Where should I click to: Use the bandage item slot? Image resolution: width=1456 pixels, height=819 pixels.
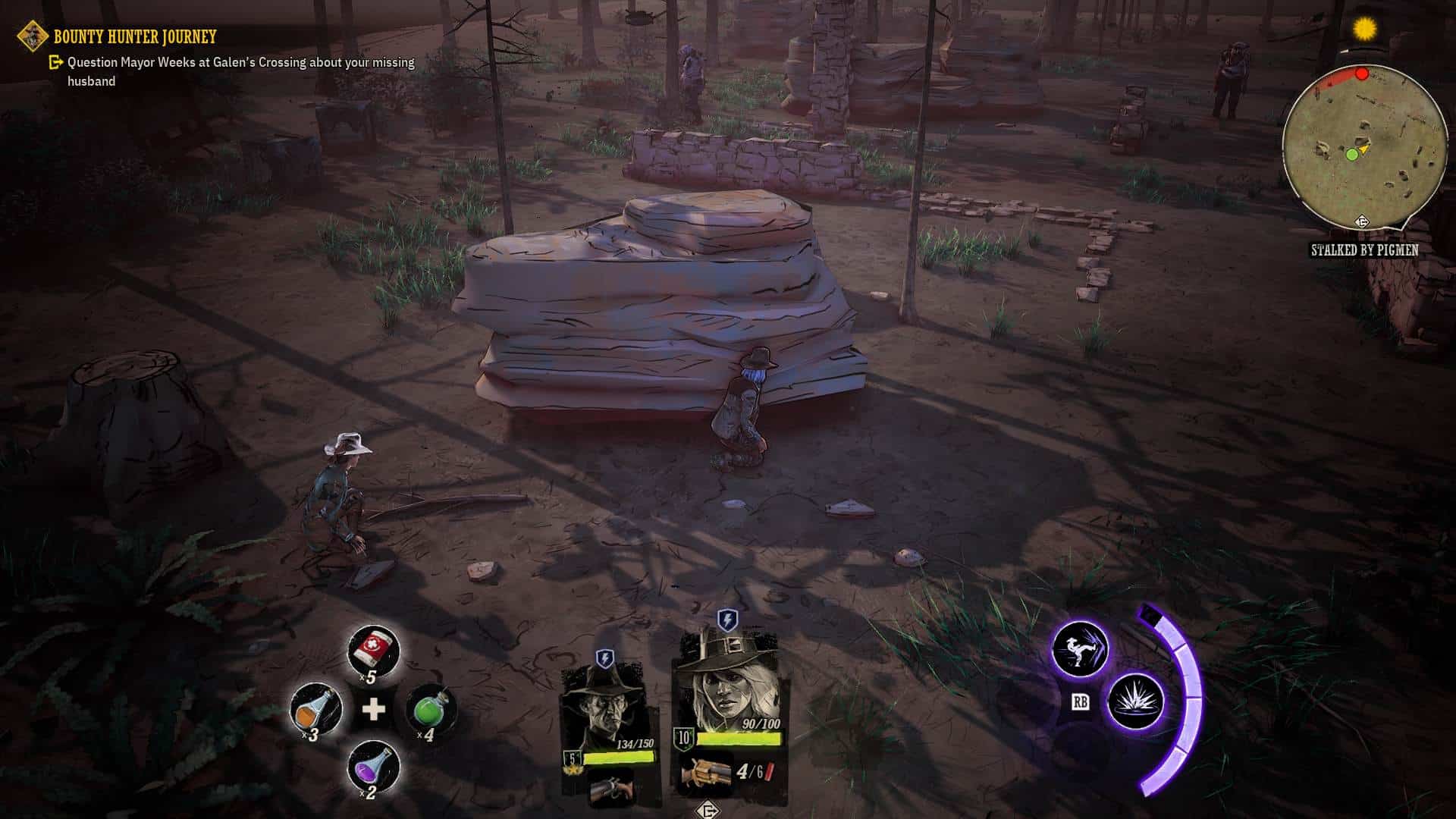pos(373,650)
